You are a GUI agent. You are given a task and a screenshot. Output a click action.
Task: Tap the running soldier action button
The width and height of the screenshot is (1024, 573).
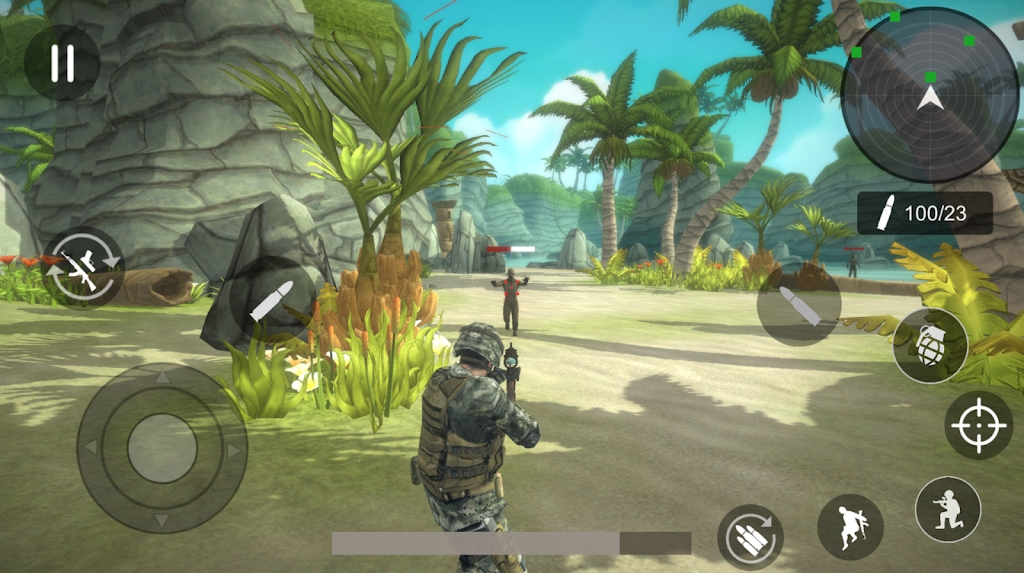click(x=850, y=527)
